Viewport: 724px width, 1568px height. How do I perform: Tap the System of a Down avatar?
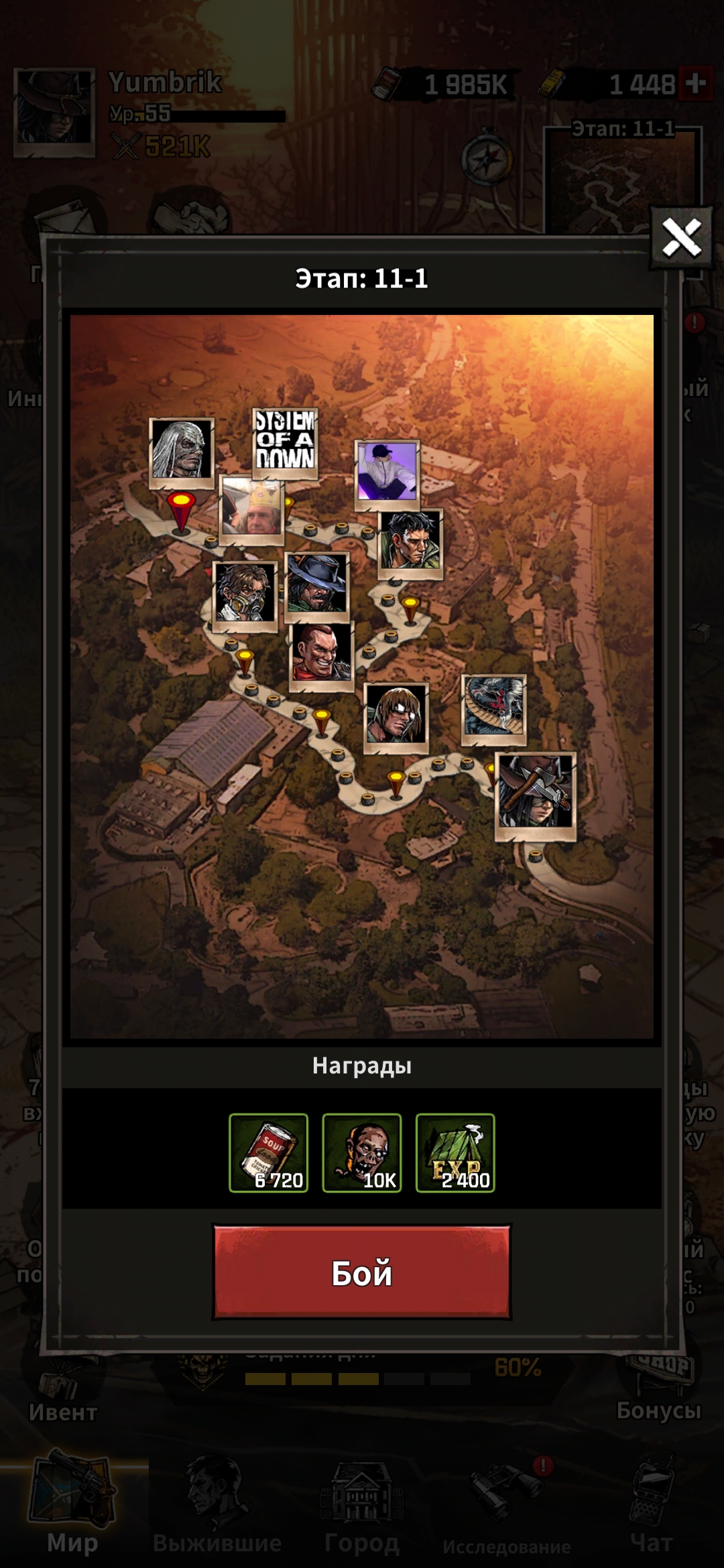click(285, 441)
